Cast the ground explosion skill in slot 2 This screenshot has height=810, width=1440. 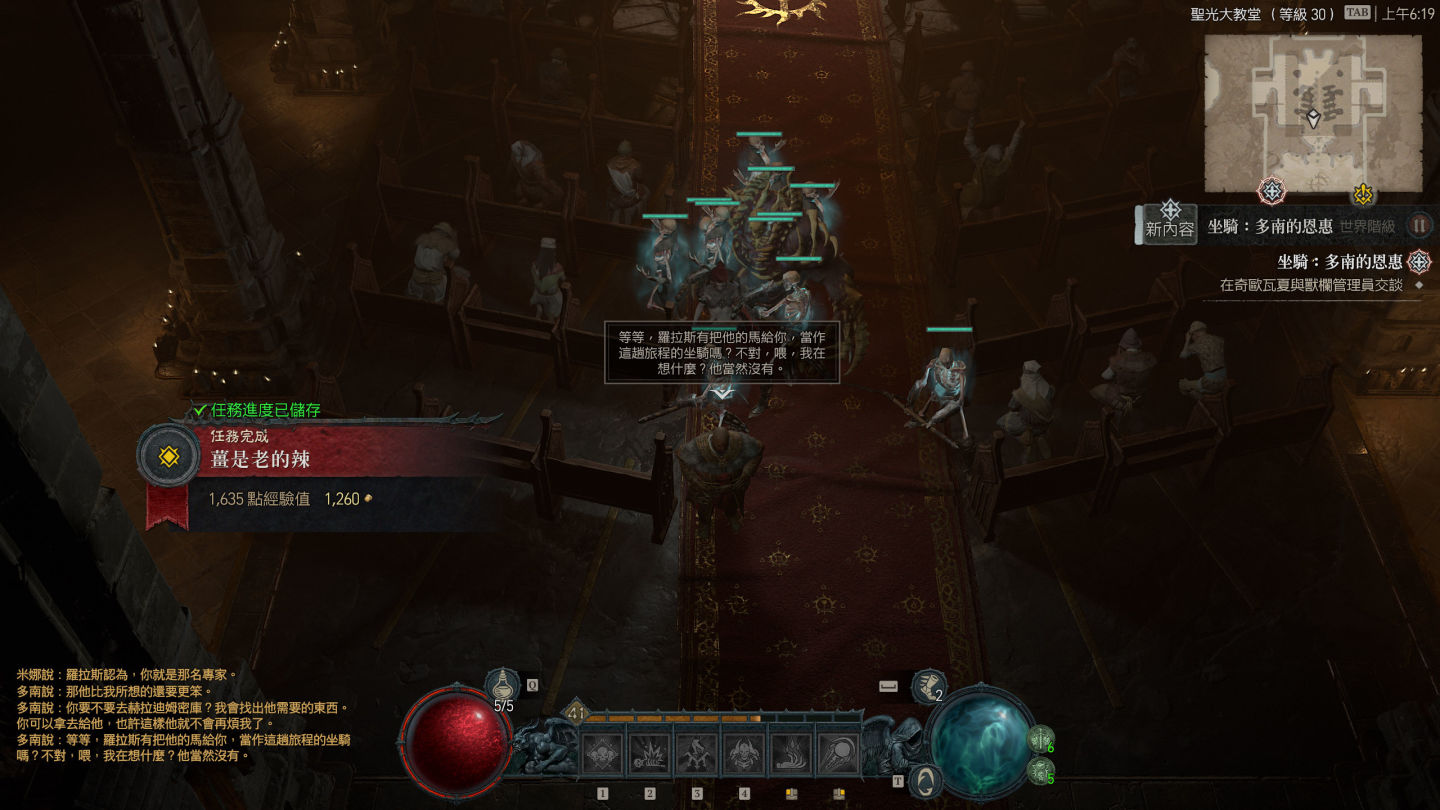(x=650, y=754)
